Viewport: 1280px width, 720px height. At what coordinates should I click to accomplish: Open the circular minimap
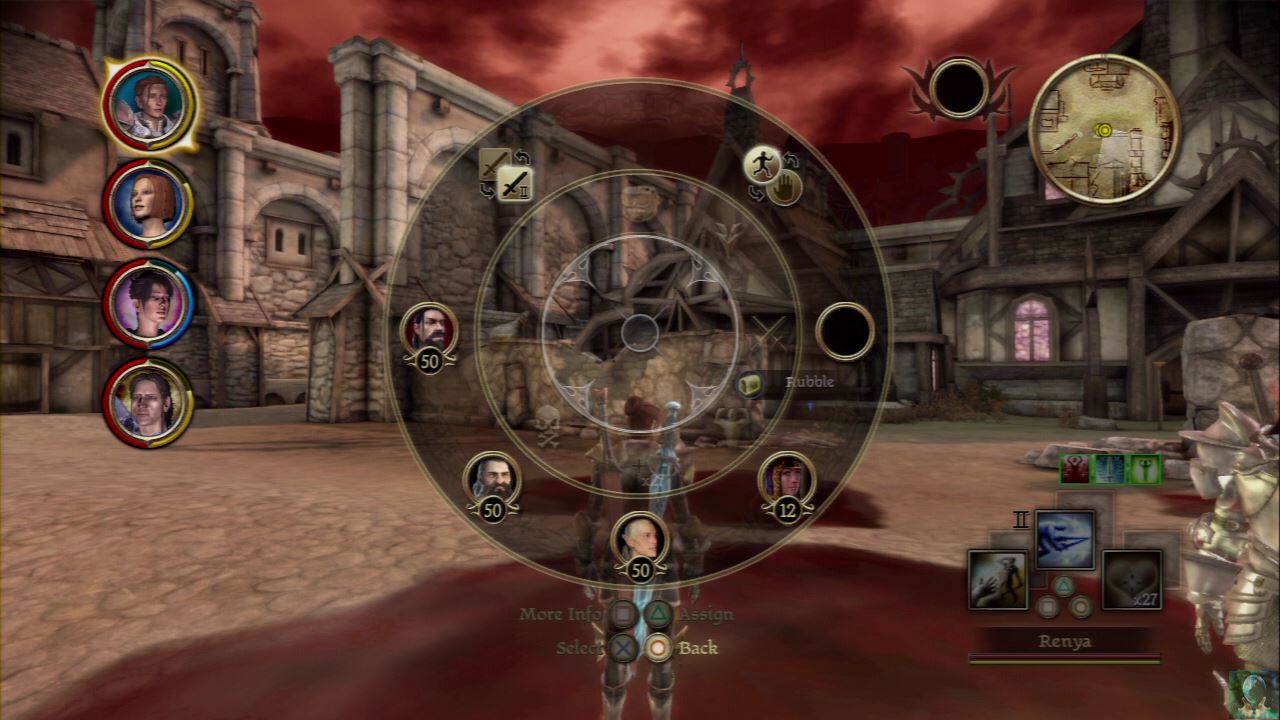1103,129
